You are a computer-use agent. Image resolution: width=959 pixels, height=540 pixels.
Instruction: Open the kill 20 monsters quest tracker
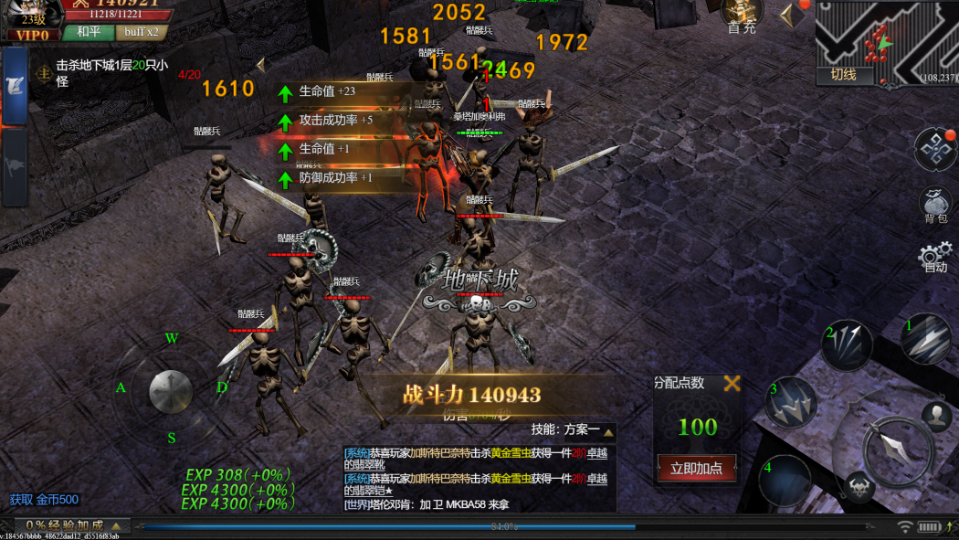pyautogui.click(x=100, y=72)
